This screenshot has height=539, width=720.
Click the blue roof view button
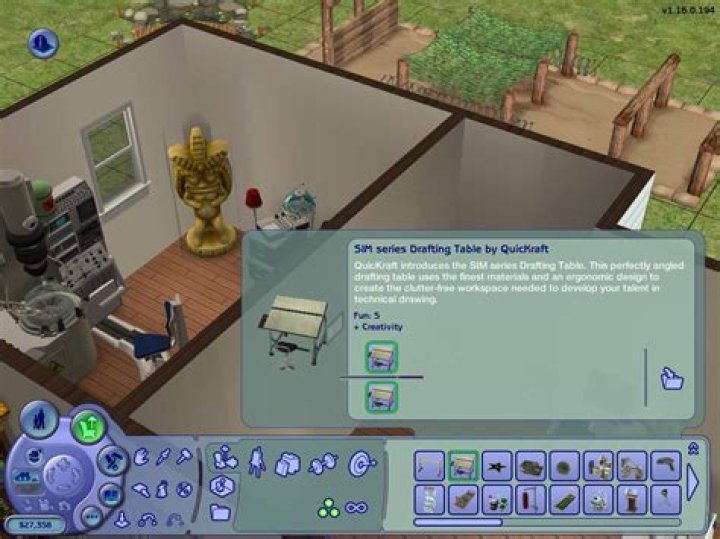tap(43, 43)
